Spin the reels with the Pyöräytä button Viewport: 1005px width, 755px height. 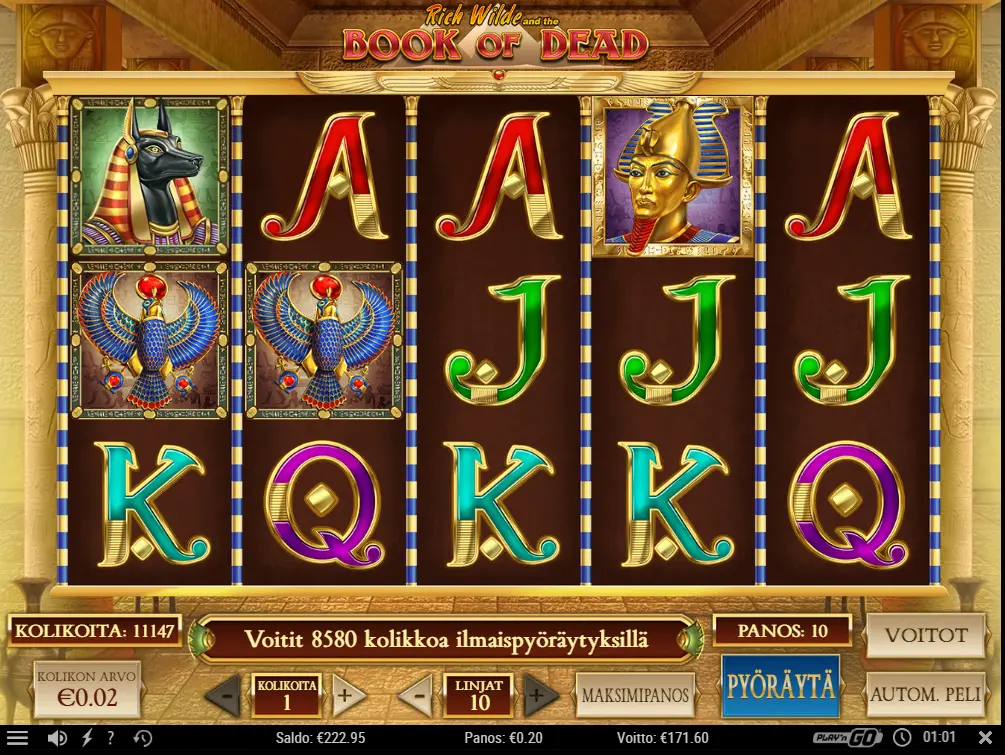(780, 686)
